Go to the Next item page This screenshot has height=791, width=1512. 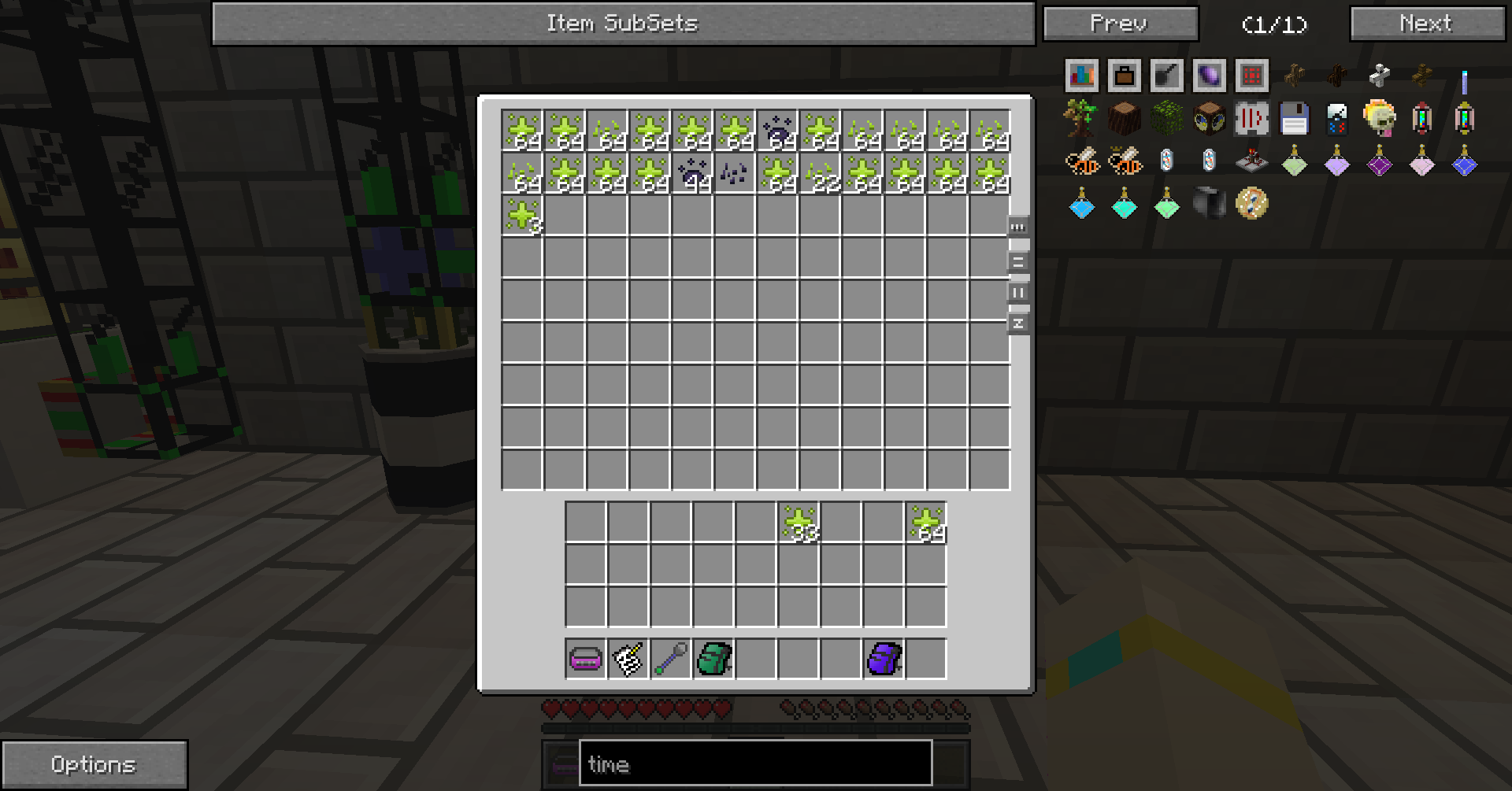point(1427,24)
